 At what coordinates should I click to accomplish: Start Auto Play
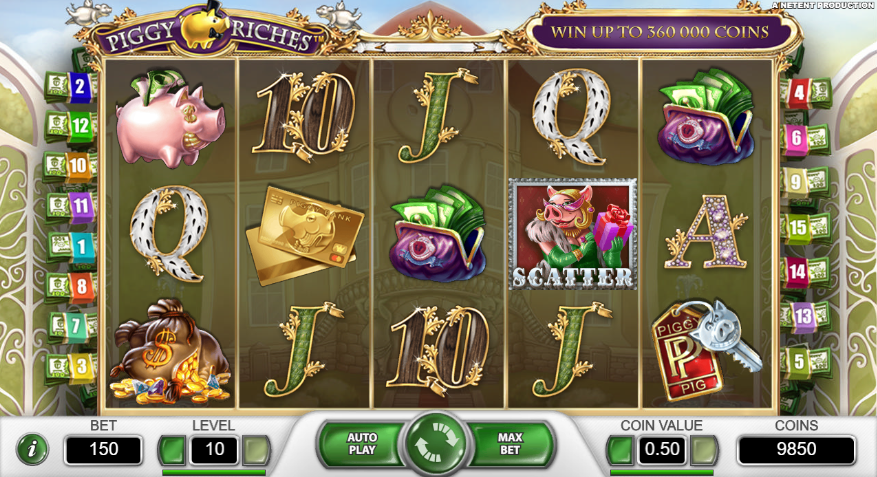(361, 444)
